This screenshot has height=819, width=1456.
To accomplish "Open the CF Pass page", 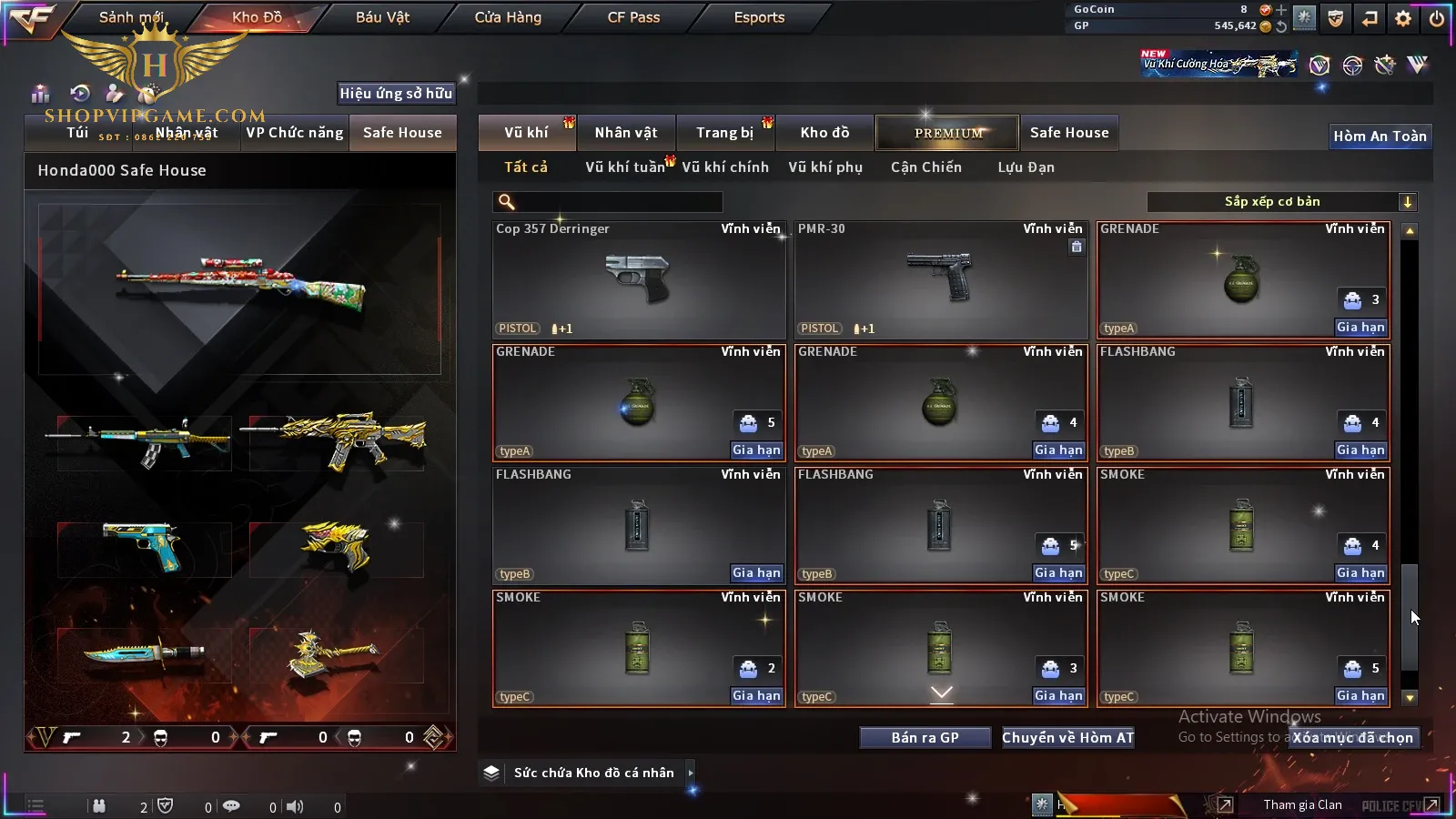I will (633, 17).
